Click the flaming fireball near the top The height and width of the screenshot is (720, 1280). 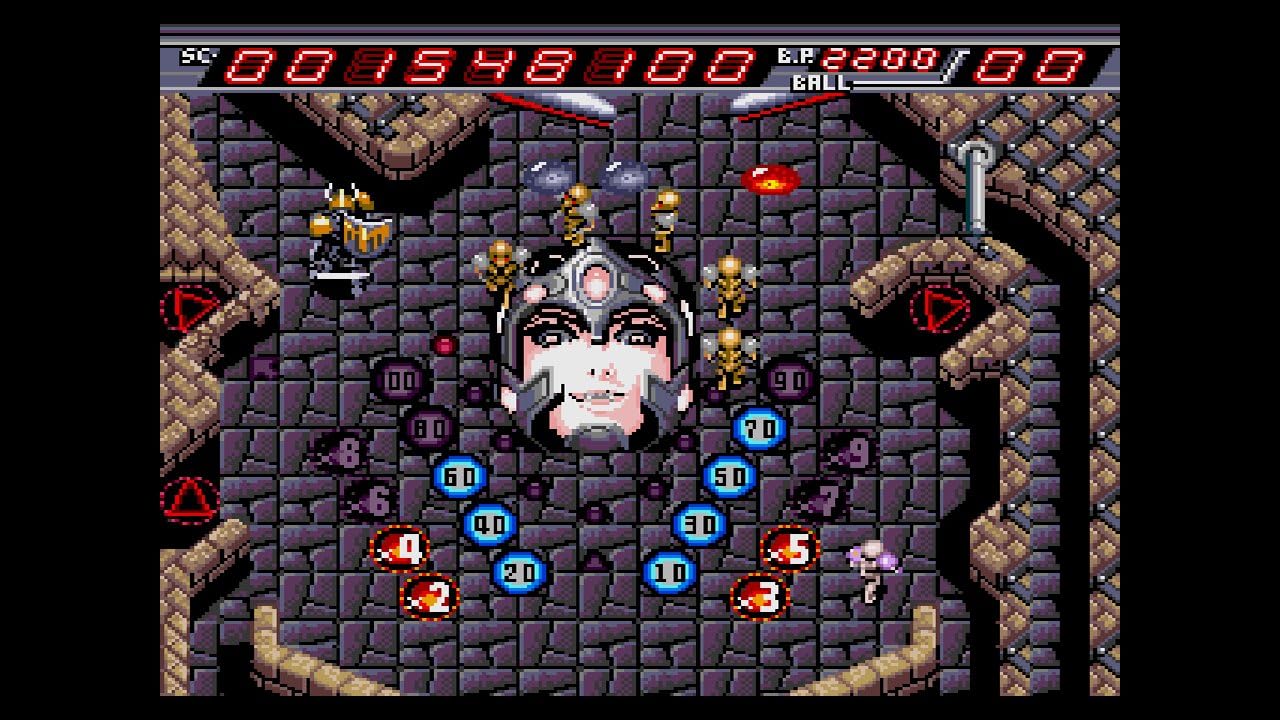pos(770,180)
